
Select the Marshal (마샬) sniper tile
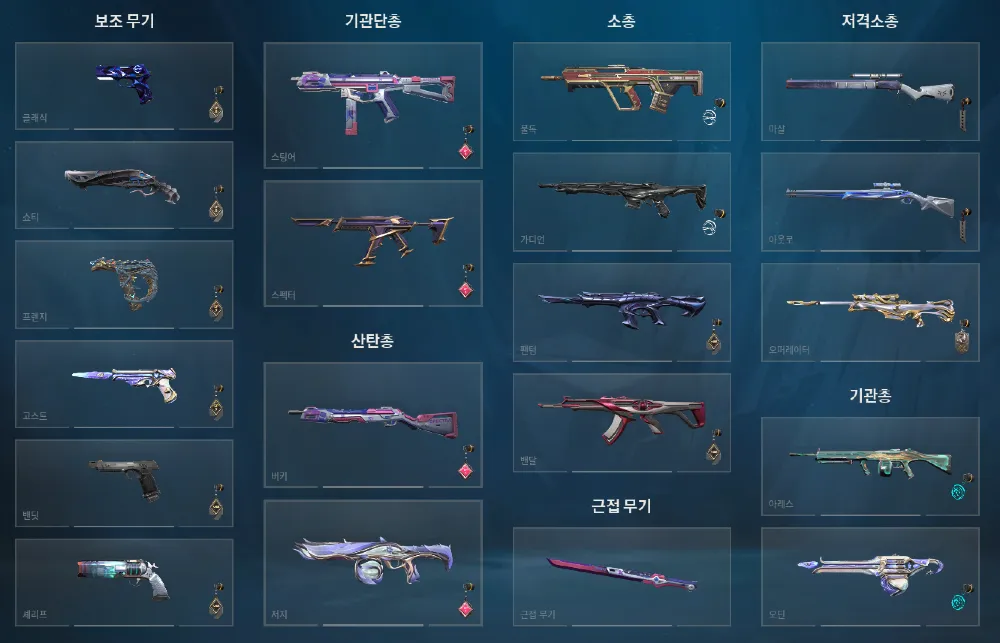tap(870, 91)
